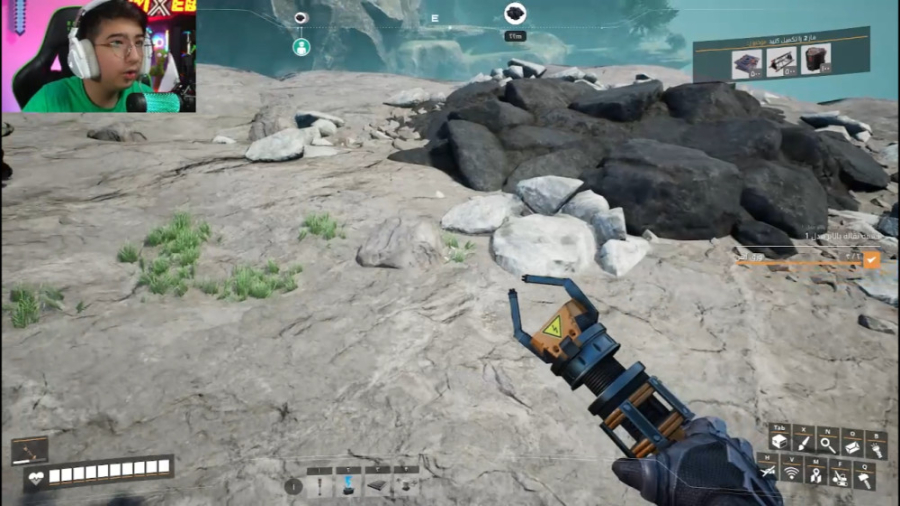Select the first hotbar tool slot
Screen dimensions: 900x506
pyautogui.click(x=320, y=485)
